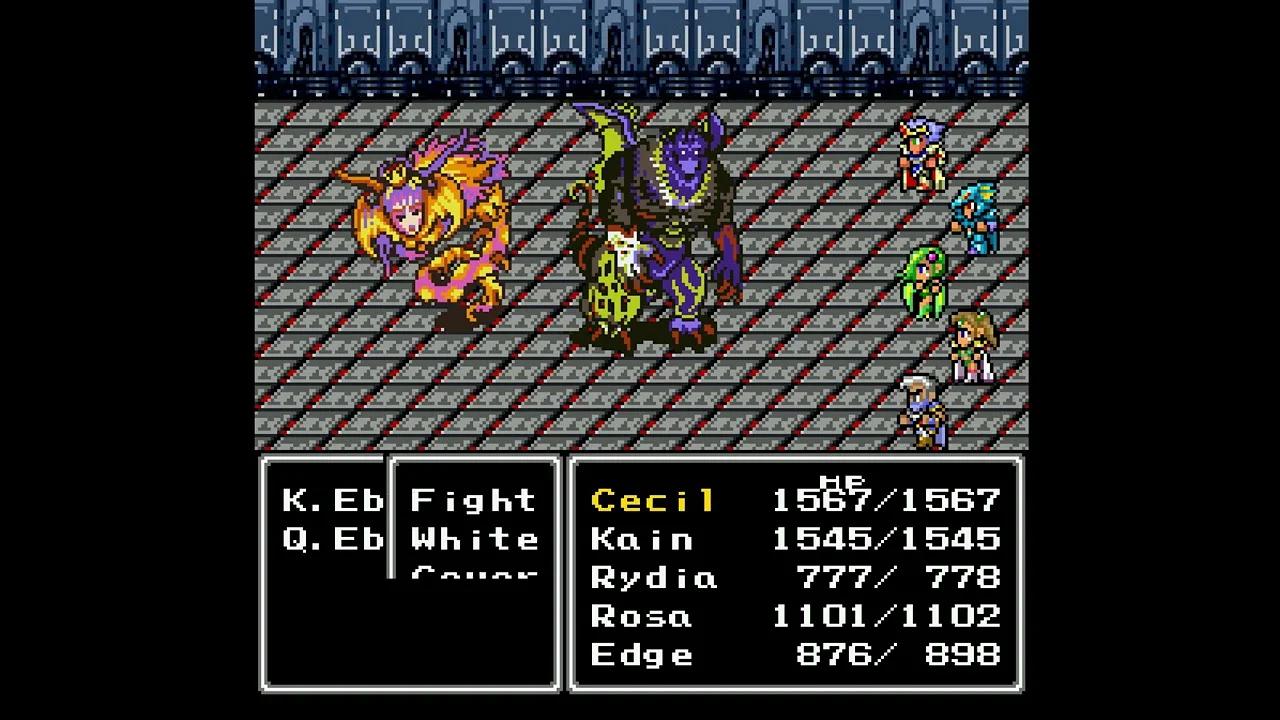1280x720 pixels.
Task: Choose the White magic command
Action: coord(475,539)
